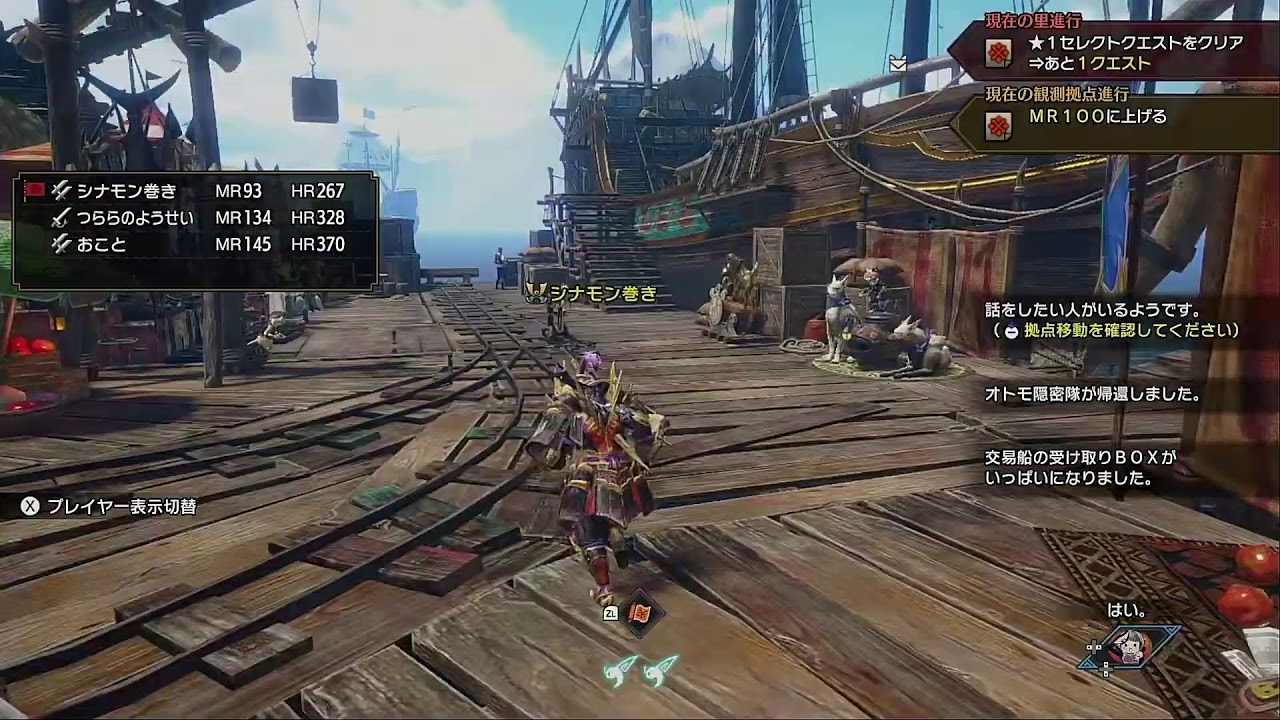Screen dimensions: 1280x720
Task: Open the 現在の観測拠点進行 MR100 objective panel
Action: (1110, 117)
